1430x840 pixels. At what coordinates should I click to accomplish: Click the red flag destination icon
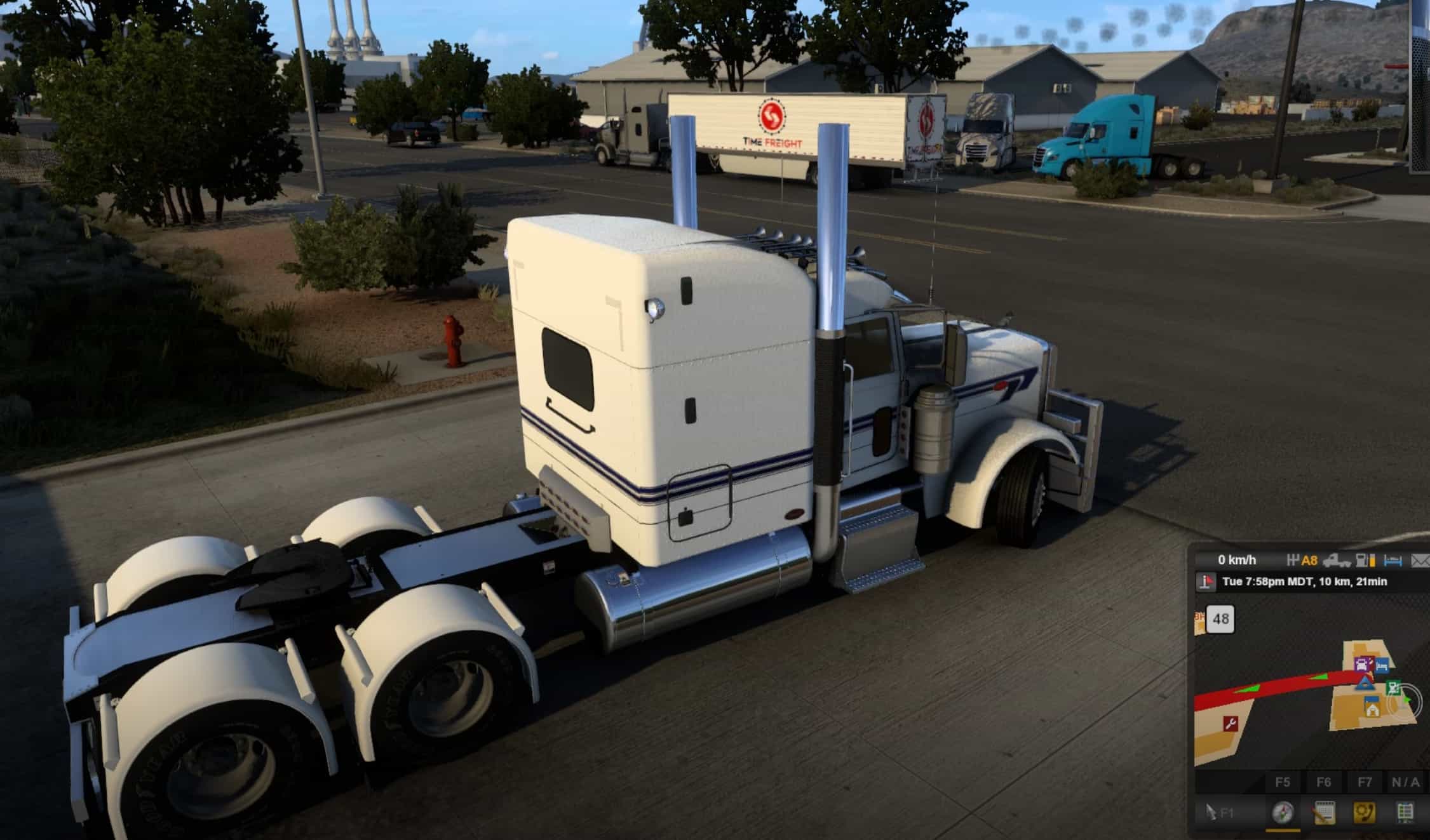pos(1205,582)
